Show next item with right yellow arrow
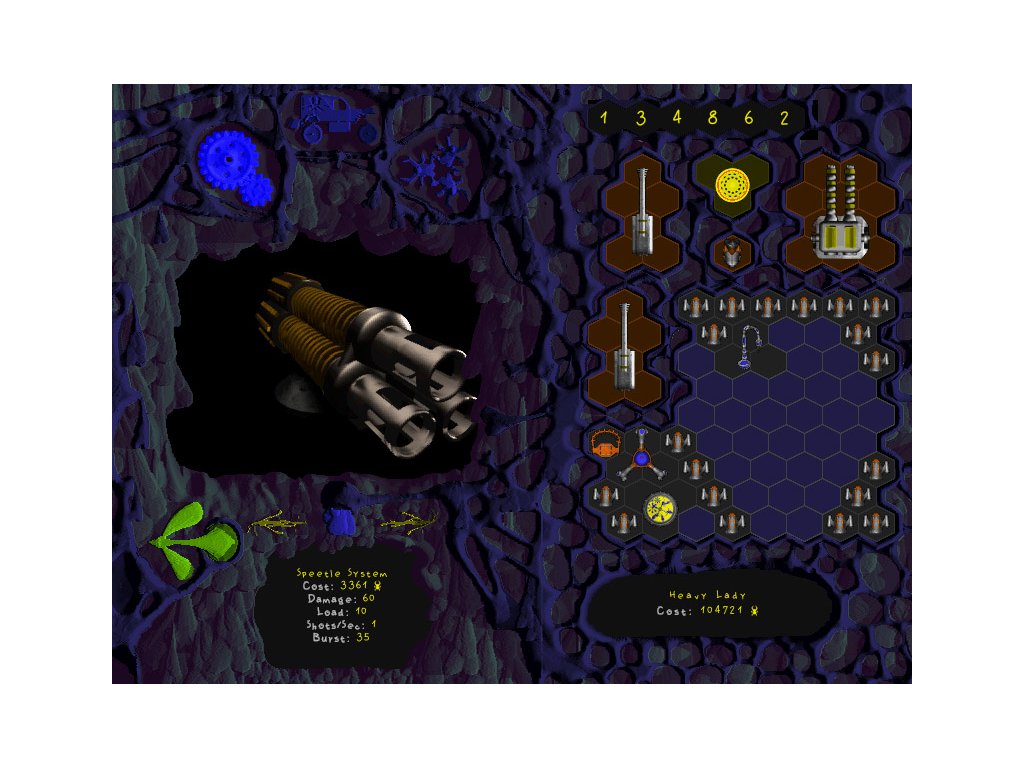Screen dimensions: 1024x768 408,521
